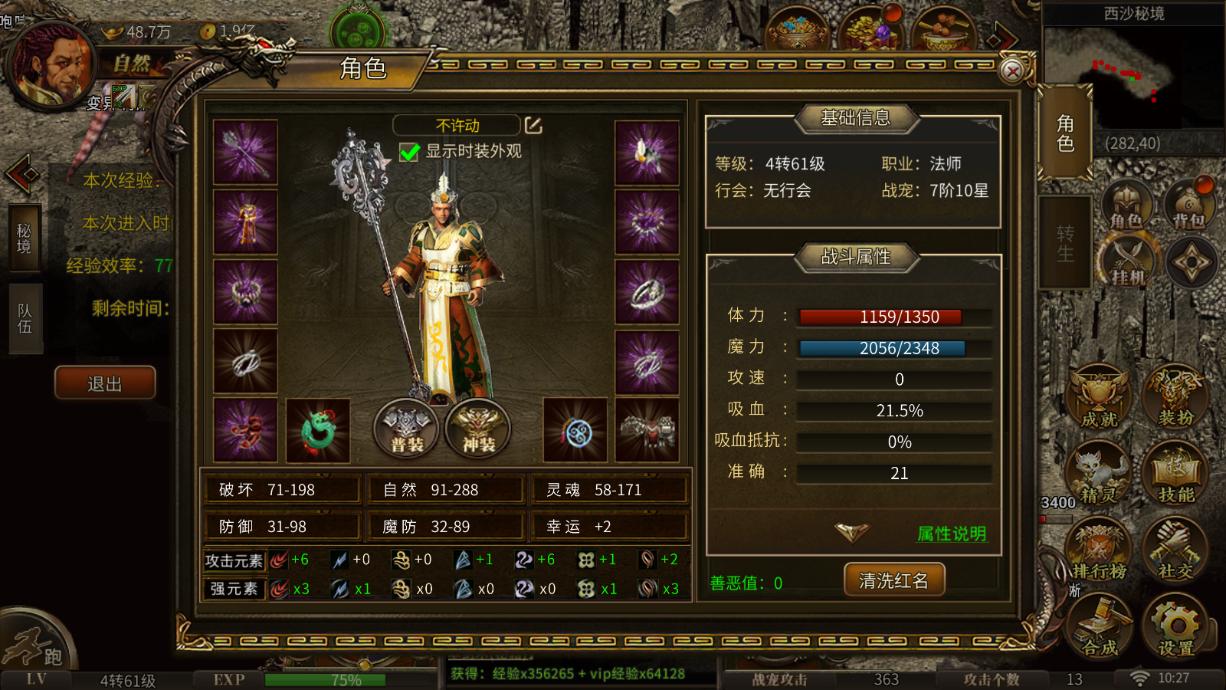The image size is (1226, 690).
Task: Exit the secret realm with 退出
Action: click(105, 383)
